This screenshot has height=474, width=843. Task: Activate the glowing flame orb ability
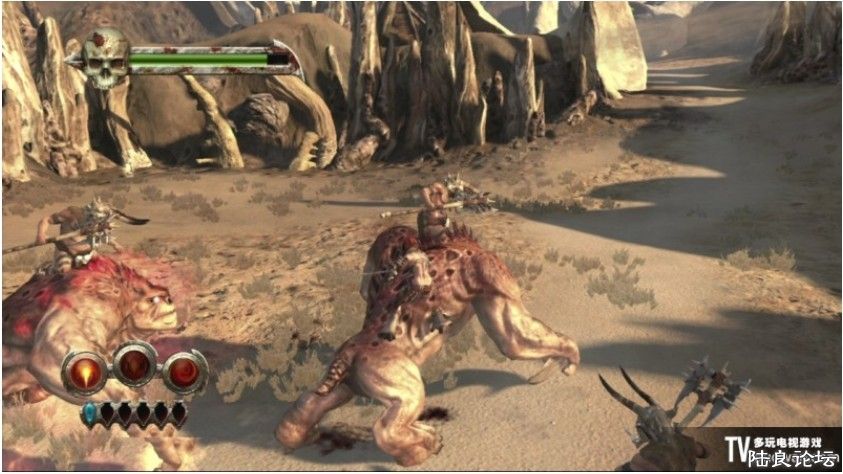click(85, 372)
